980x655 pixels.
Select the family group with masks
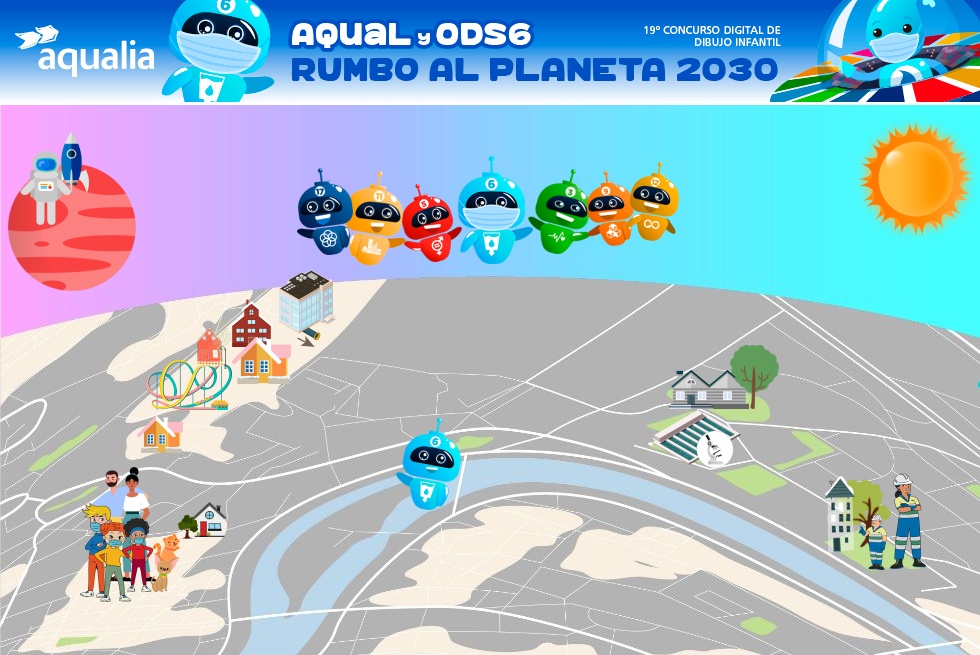120,537
